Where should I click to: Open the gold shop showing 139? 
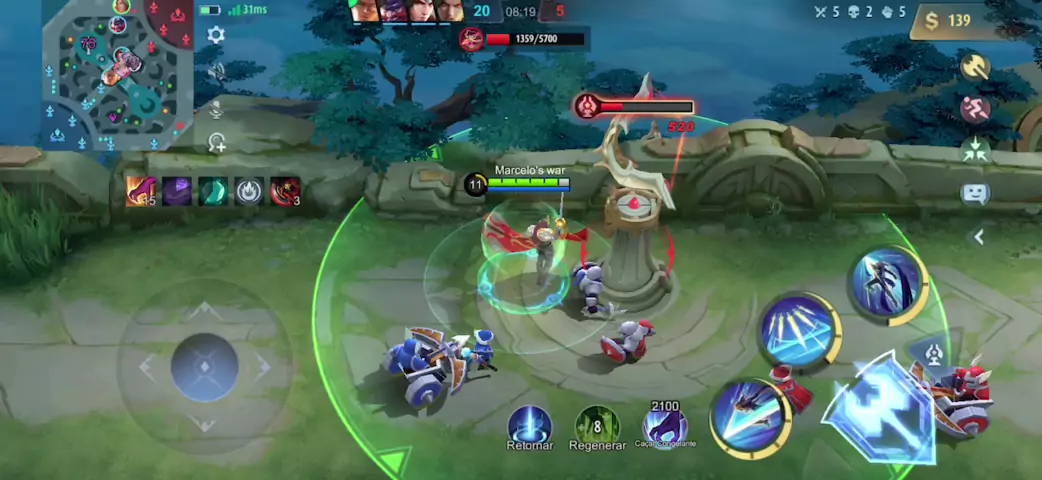(948, 21)
